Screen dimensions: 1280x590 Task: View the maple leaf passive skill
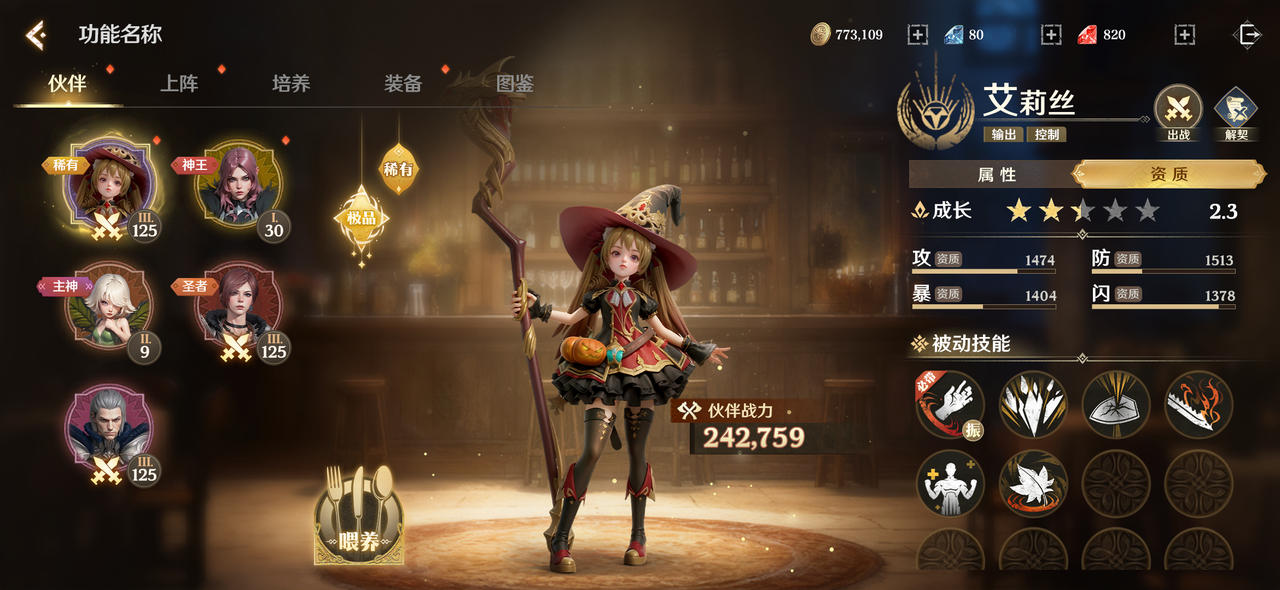click(1034, 484)
